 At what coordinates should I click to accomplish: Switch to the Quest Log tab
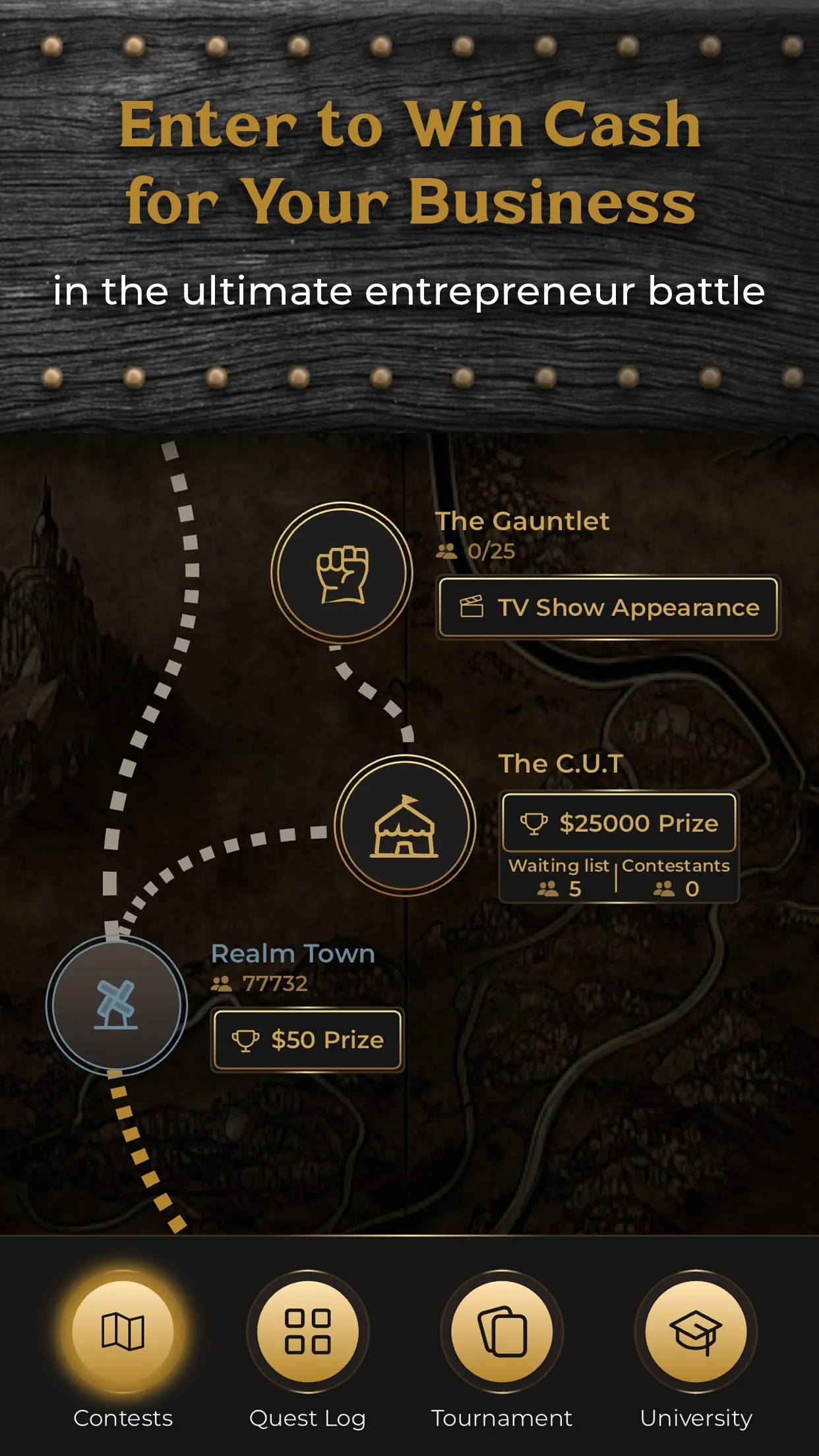tap(307, 1331)
